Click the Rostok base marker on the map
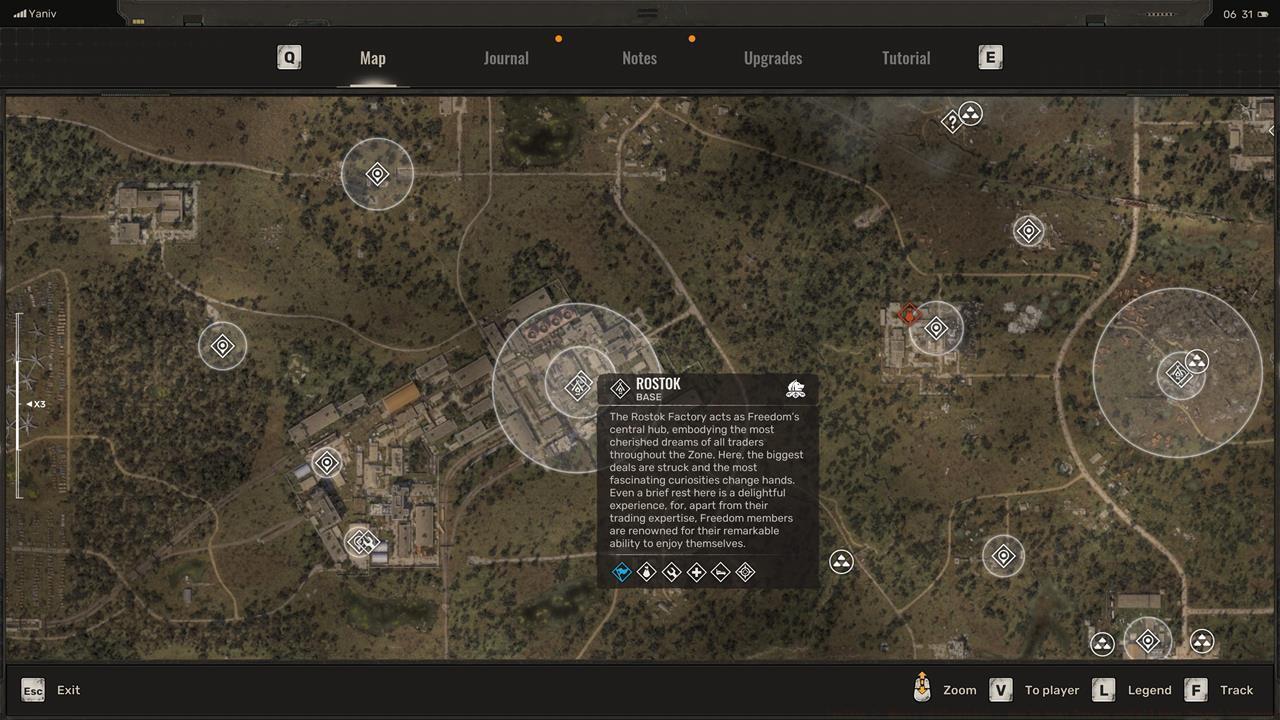The height and width of the screenshot is (720, 1280). (x=576, y=385)
